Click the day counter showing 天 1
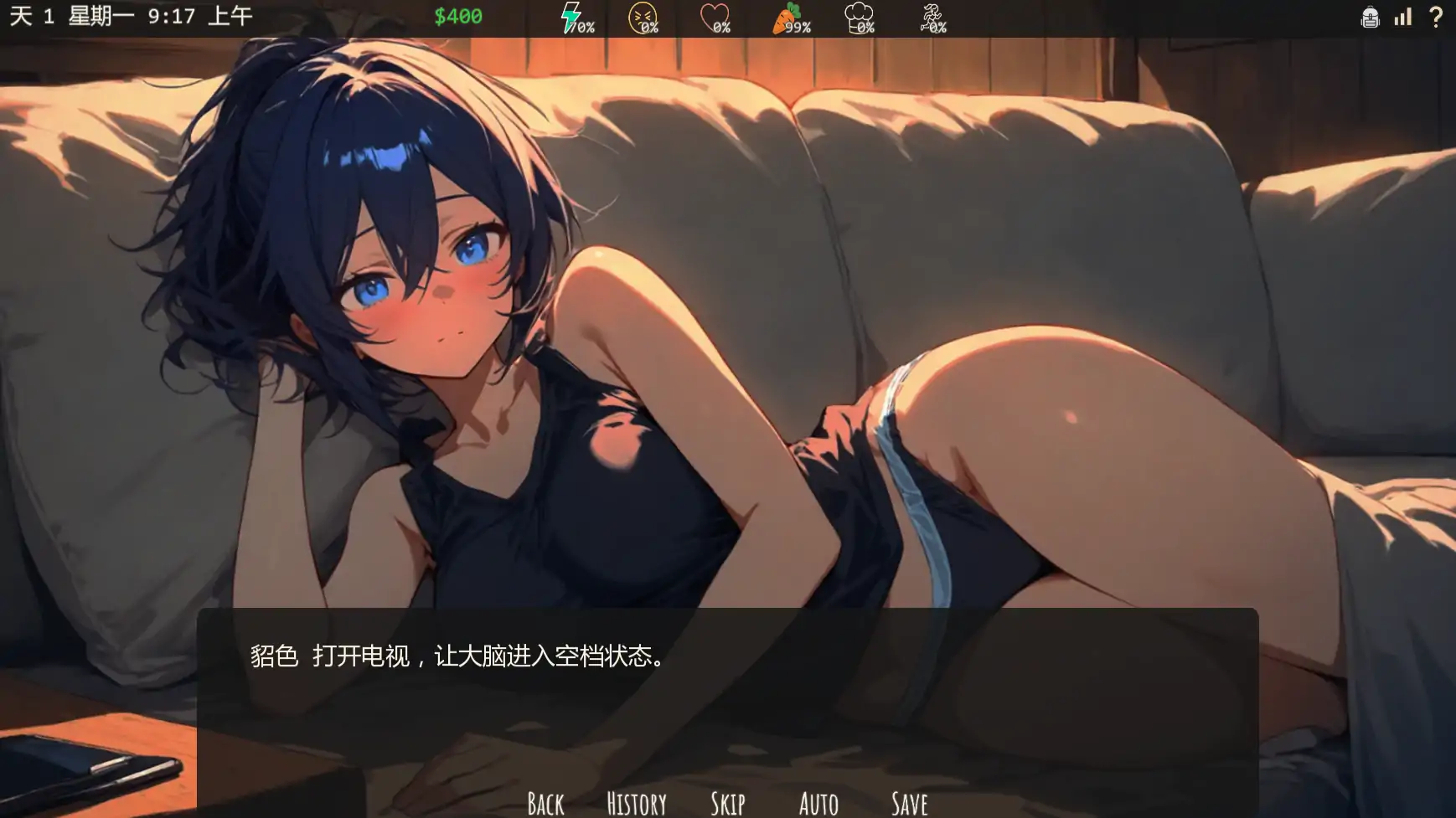The width and height of the screenshot is (1456, 818). pyautogui.click(x=34, y=14)
